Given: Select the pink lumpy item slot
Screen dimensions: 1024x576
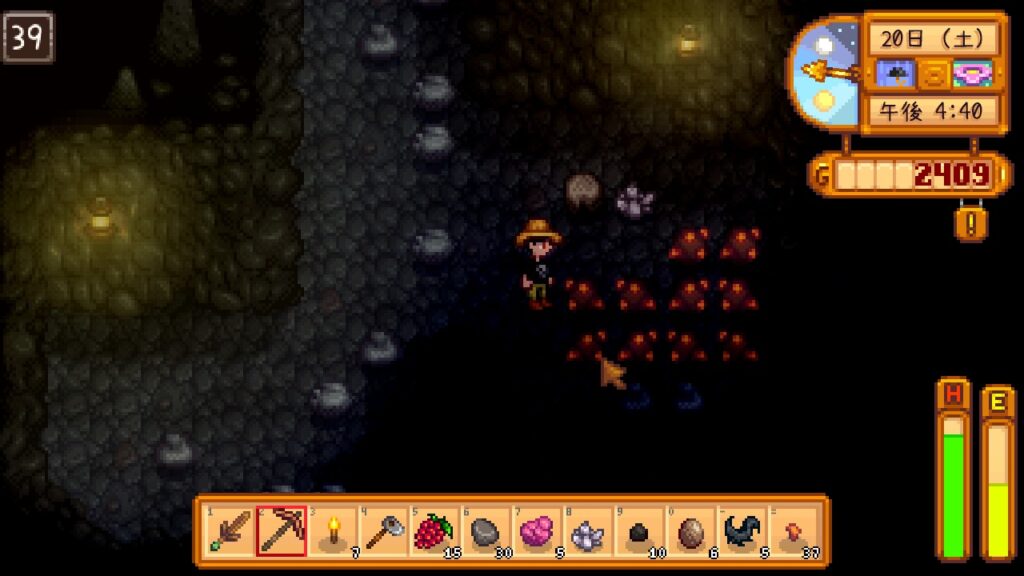Looking at the screenshot, I should pyautogui.click(x=537, y=531).
